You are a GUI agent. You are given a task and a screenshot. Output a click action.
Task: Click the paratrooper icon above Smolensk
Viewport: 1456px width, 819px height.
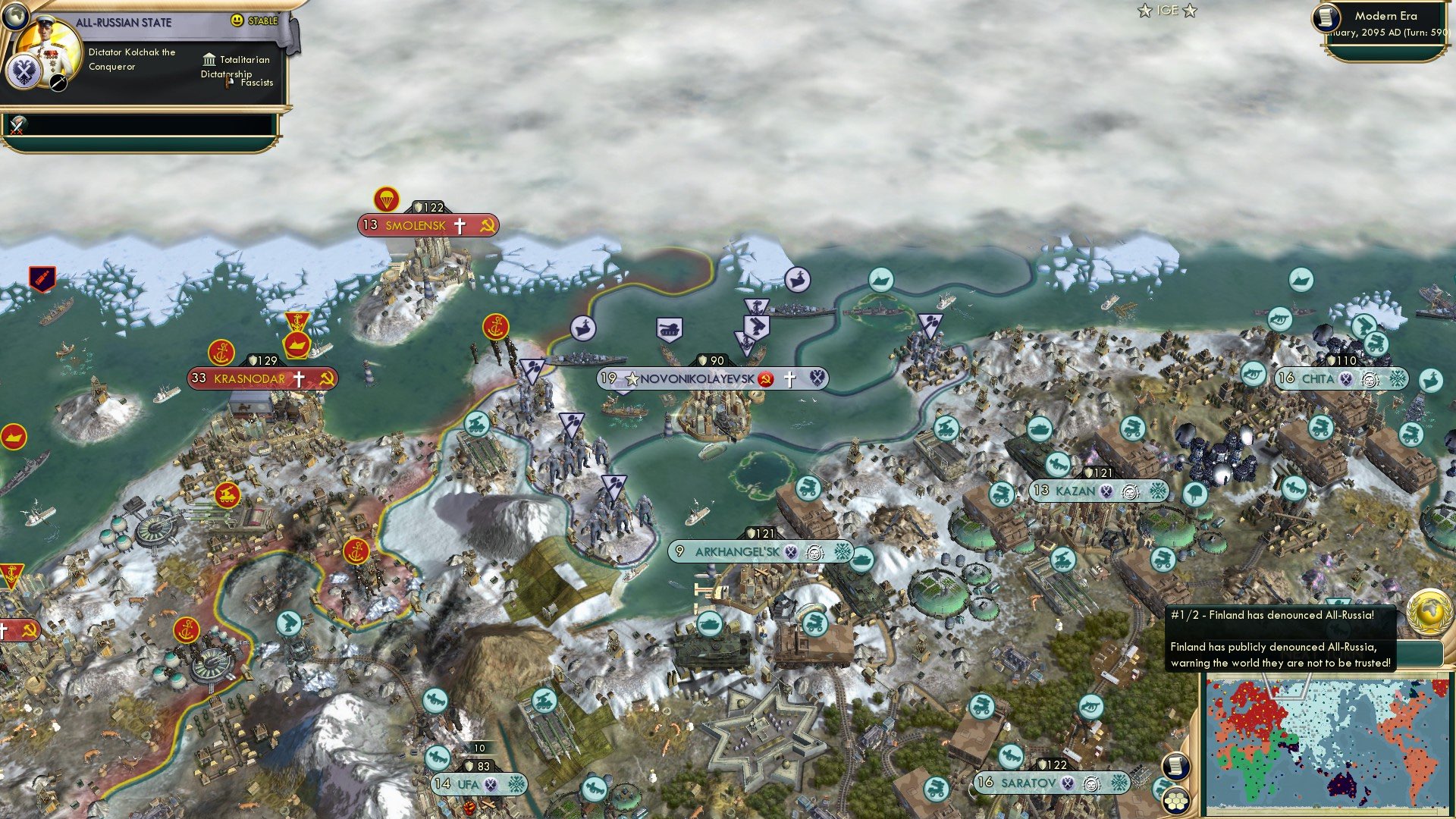[387, 201]
